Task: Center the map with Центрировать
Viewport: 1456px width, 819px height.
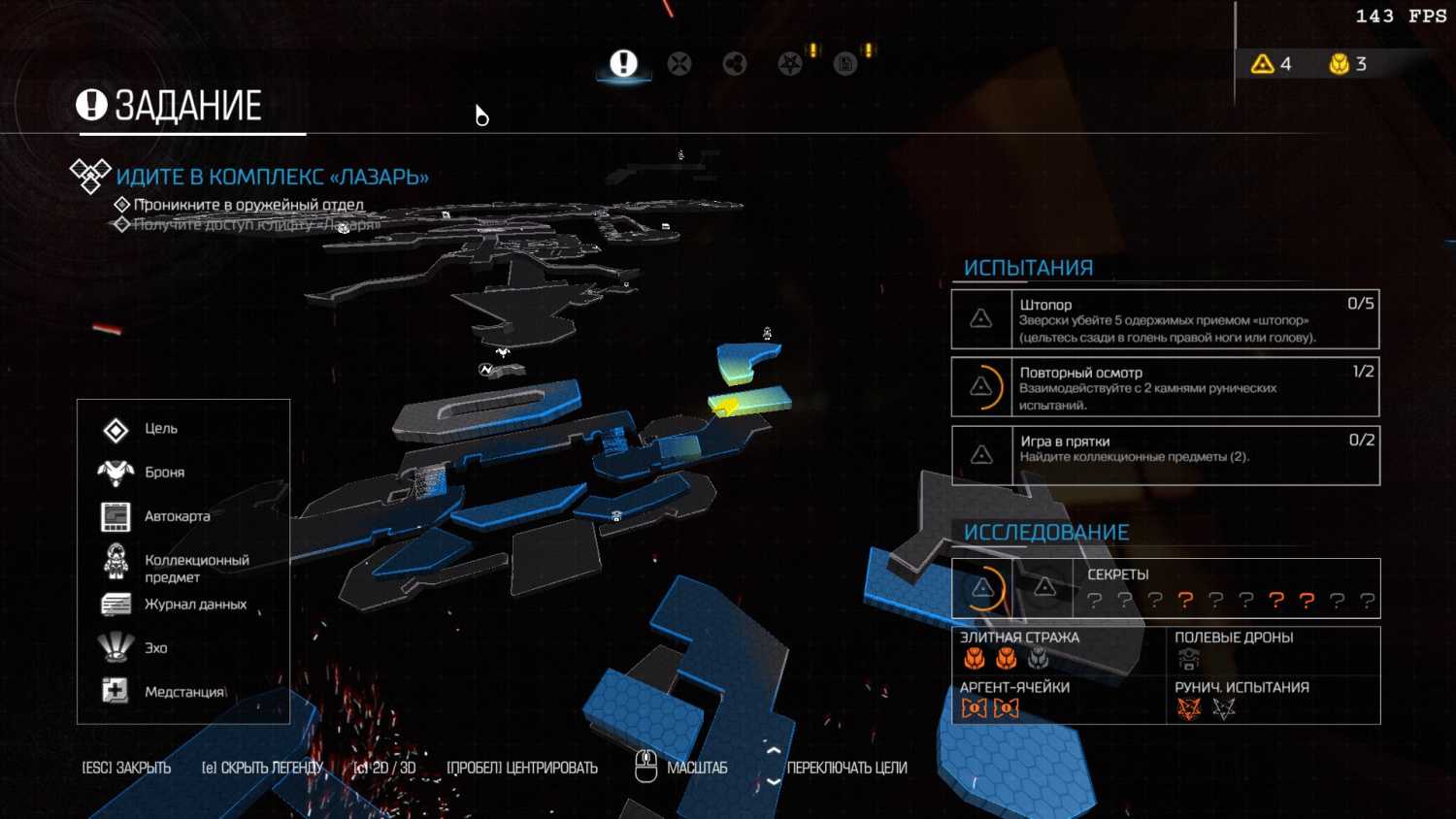Action: click(x=522, y=768)
